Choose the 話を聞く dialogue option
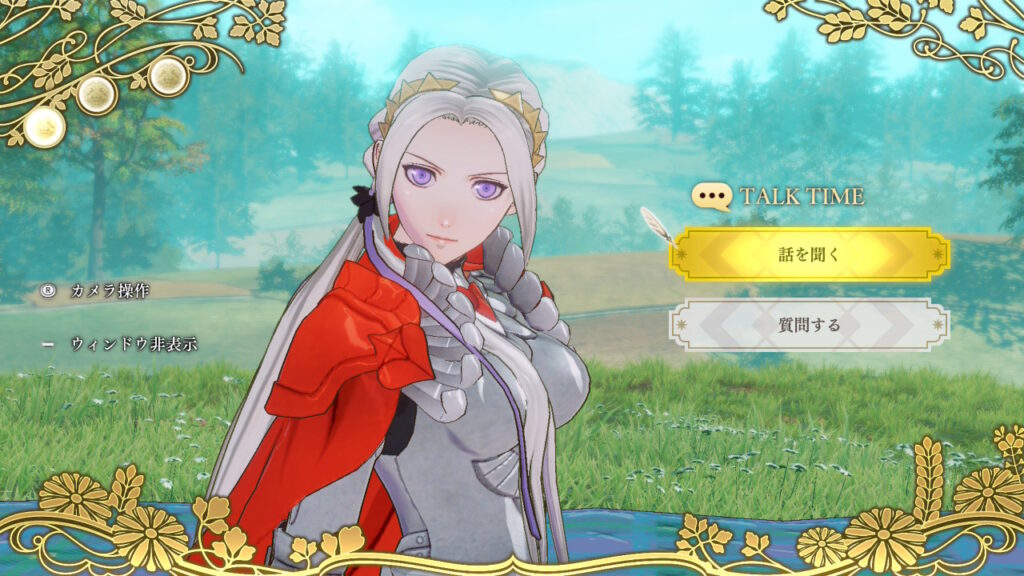1024x576 pixels. 809,254
